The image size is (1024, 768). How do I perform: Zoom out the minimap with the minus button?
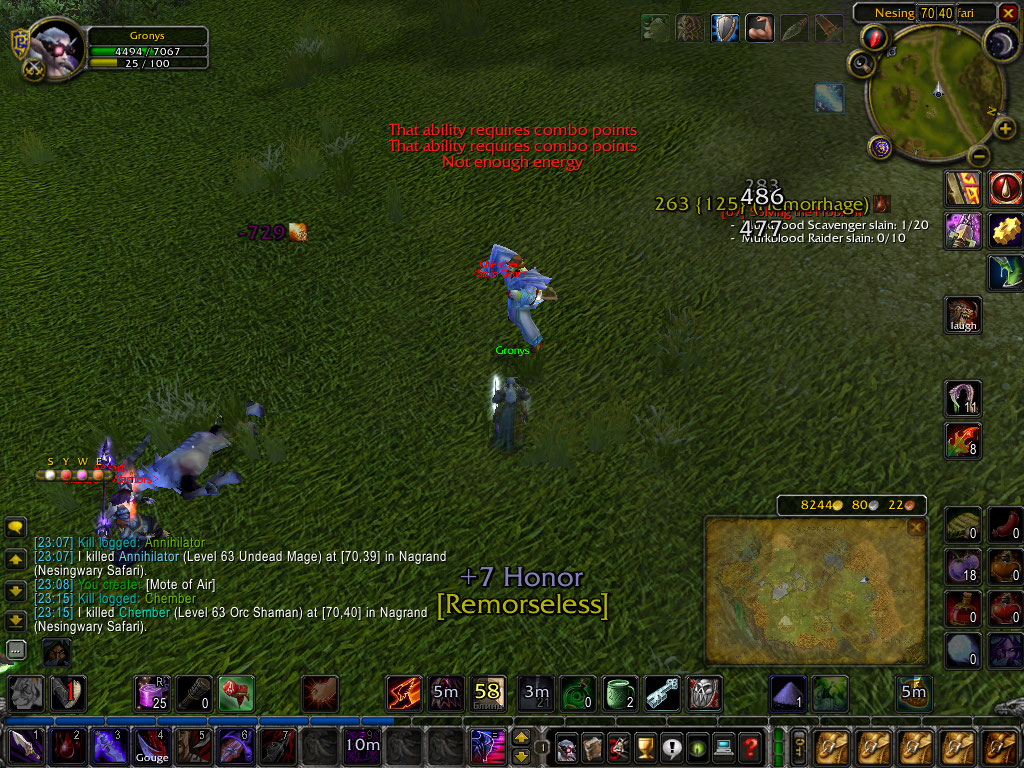[979, 156]
